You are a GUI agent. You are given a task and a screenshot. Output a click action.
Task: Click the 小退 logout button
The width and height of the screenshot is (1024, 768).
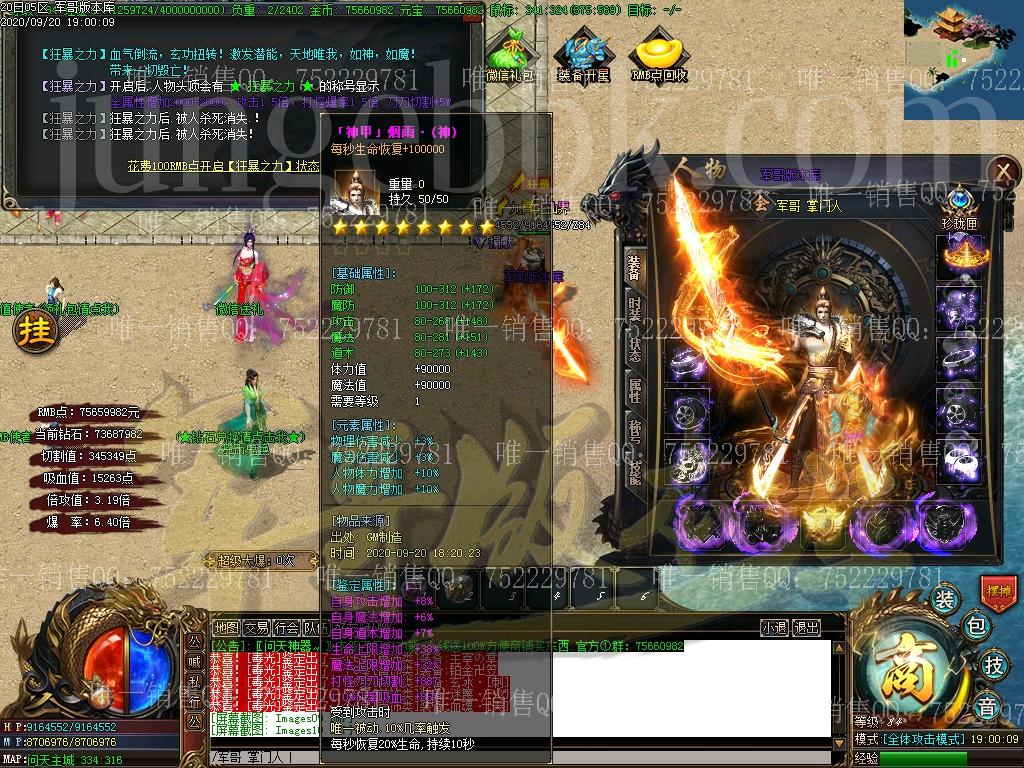coord(774,628)
